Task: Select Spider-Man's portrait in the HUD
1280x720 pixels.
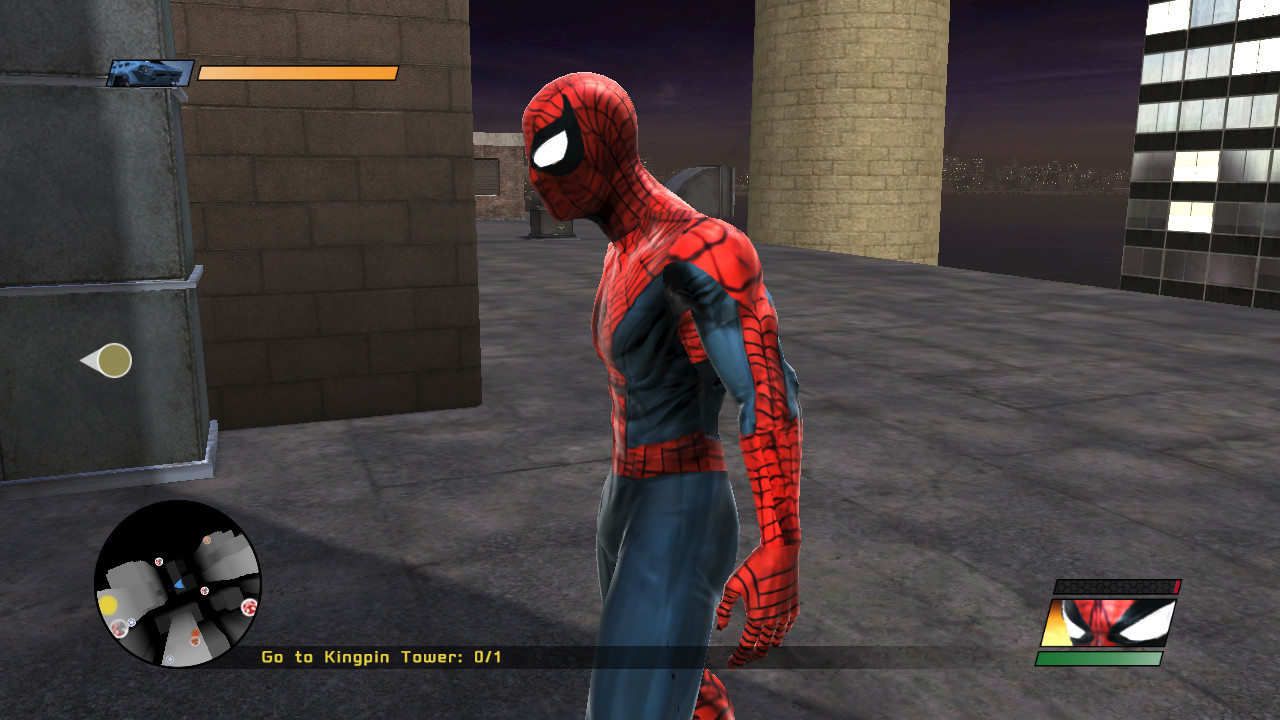Action: click(x=1108, y=622)
